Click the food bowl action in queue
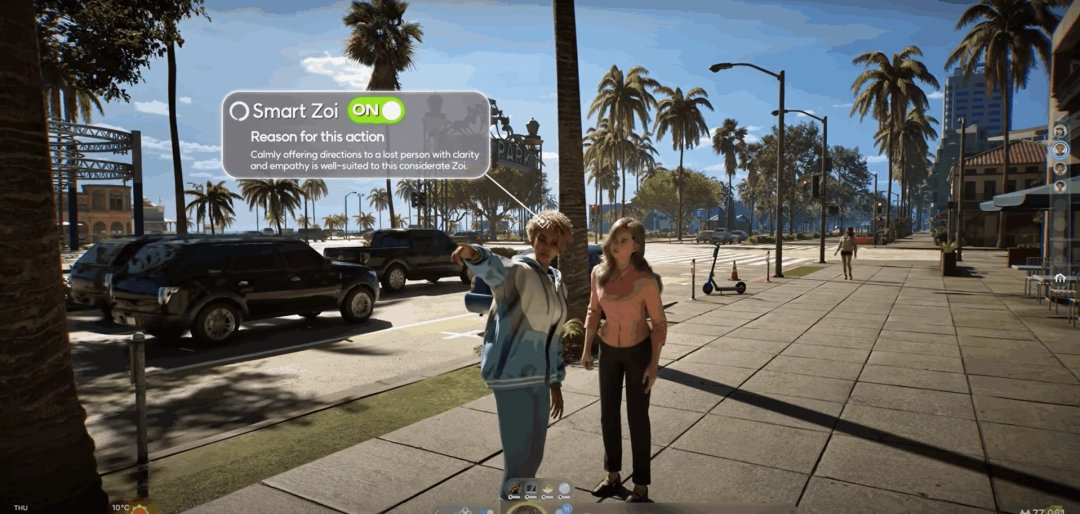Screen dimensions: 1080x514 (548, 488)
